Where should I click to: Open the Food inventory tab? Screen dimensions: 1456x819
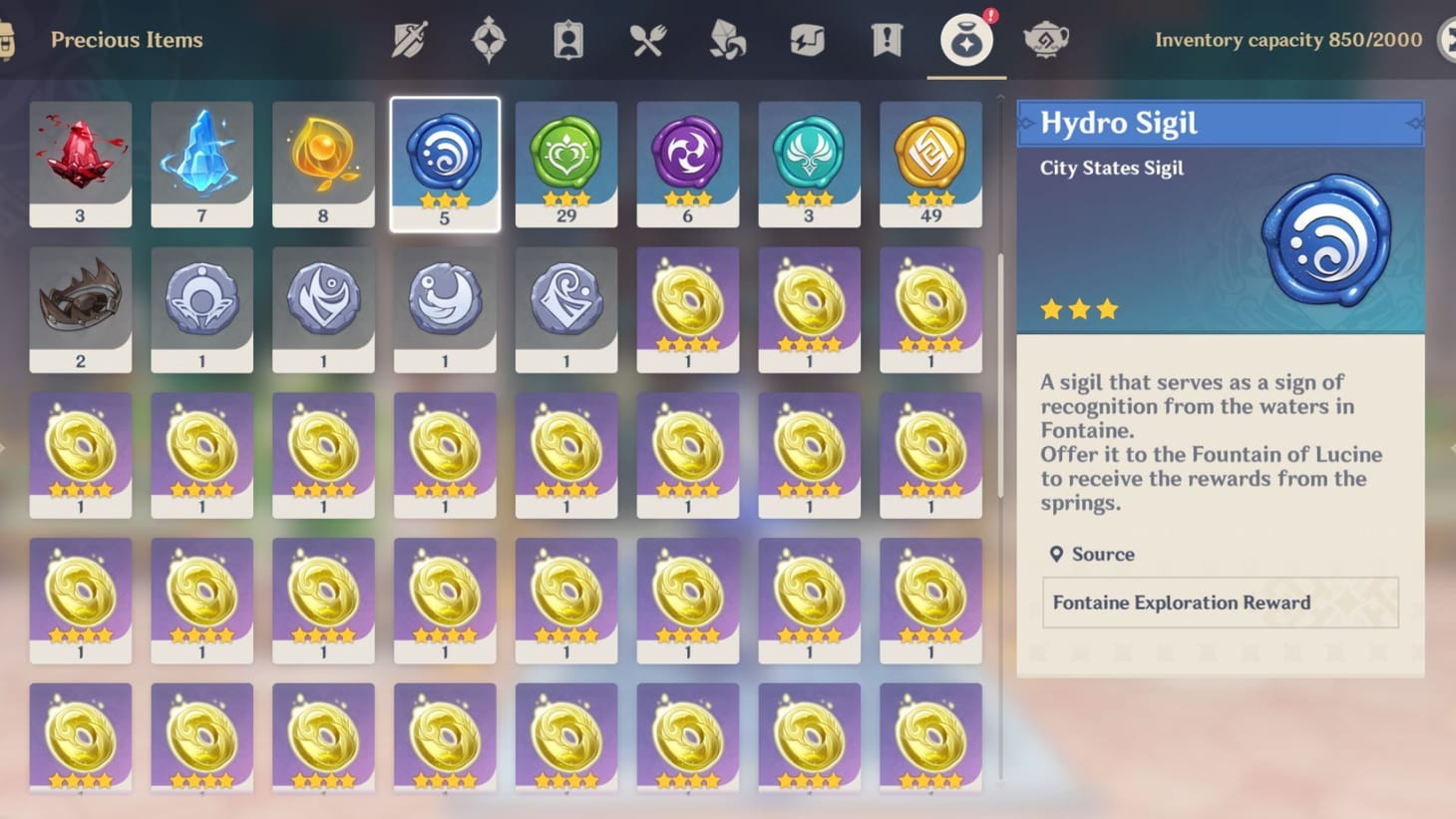click(x=648, y=40)
